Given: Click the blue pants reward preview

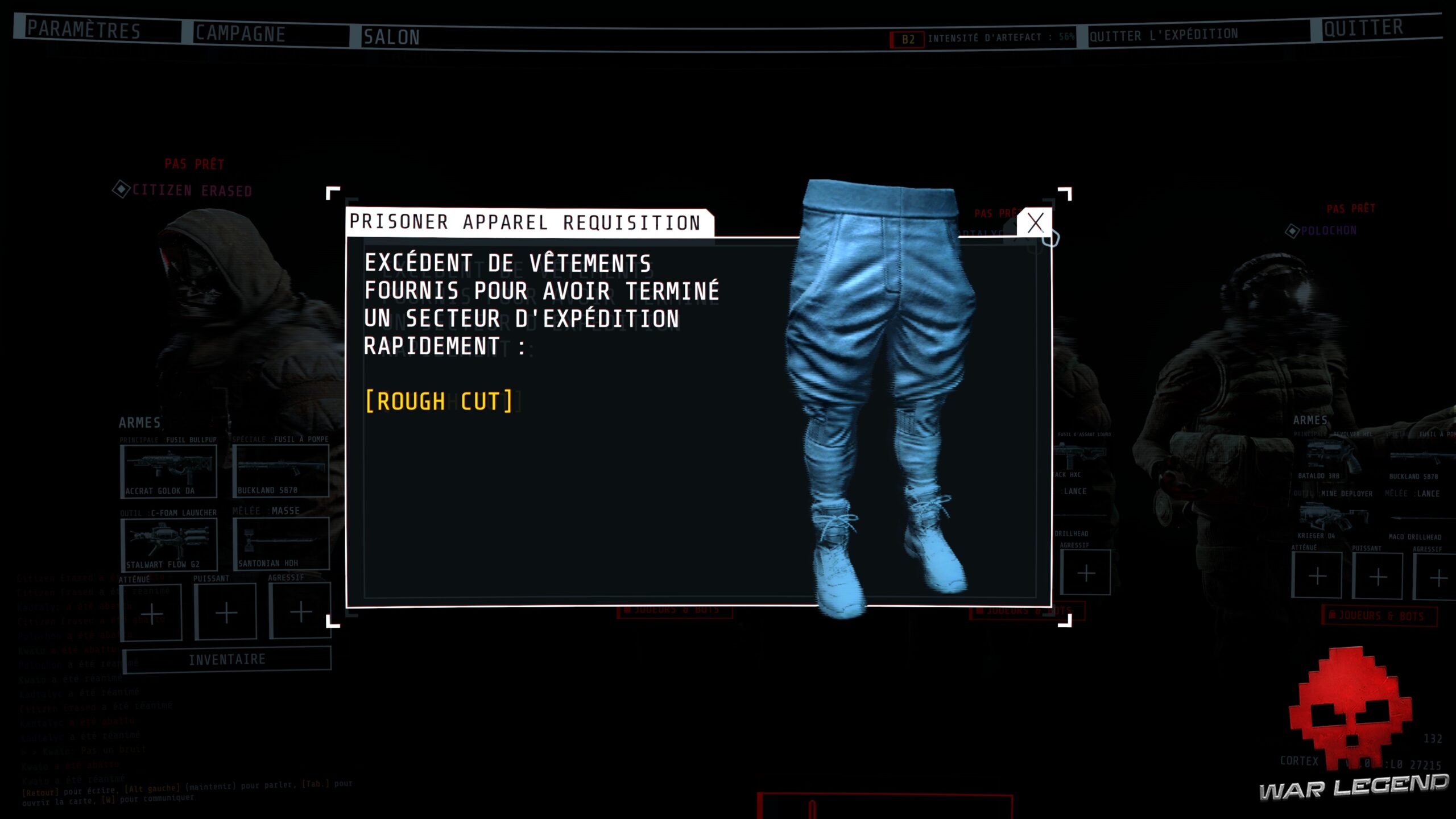Looking at the screenshot, I should tap(882, 353).
